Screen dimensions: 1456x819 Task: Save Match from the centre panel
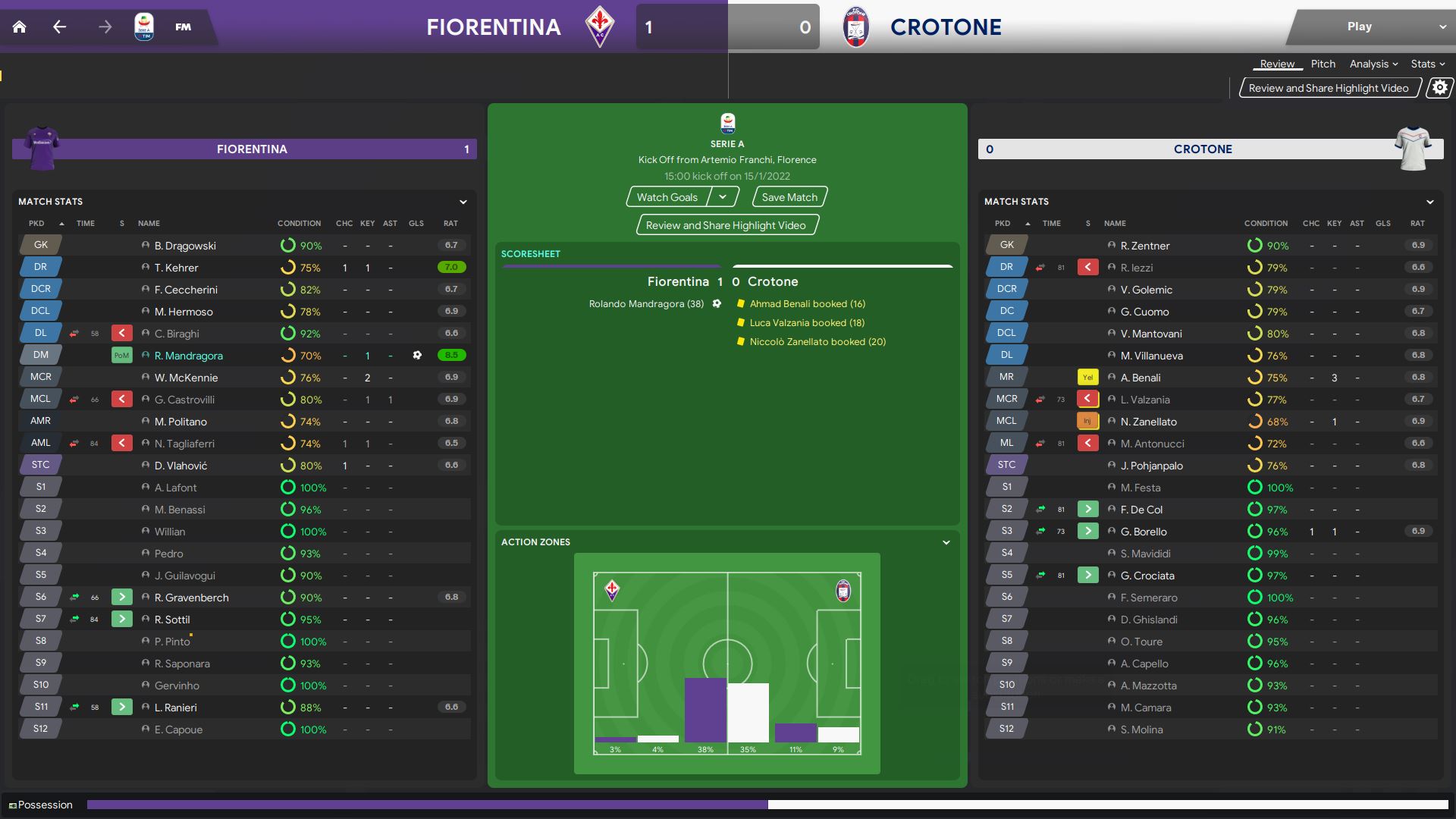click(789, 197)
